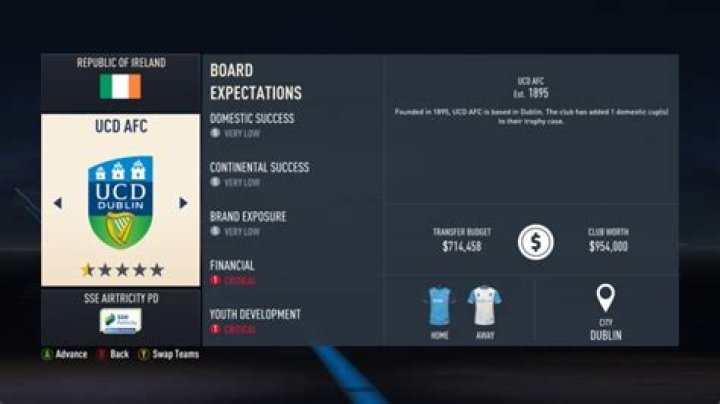View the Away kit shirt
Image resolution: width=720 pixels, height=404 pixels.
[x=484, y=305]
